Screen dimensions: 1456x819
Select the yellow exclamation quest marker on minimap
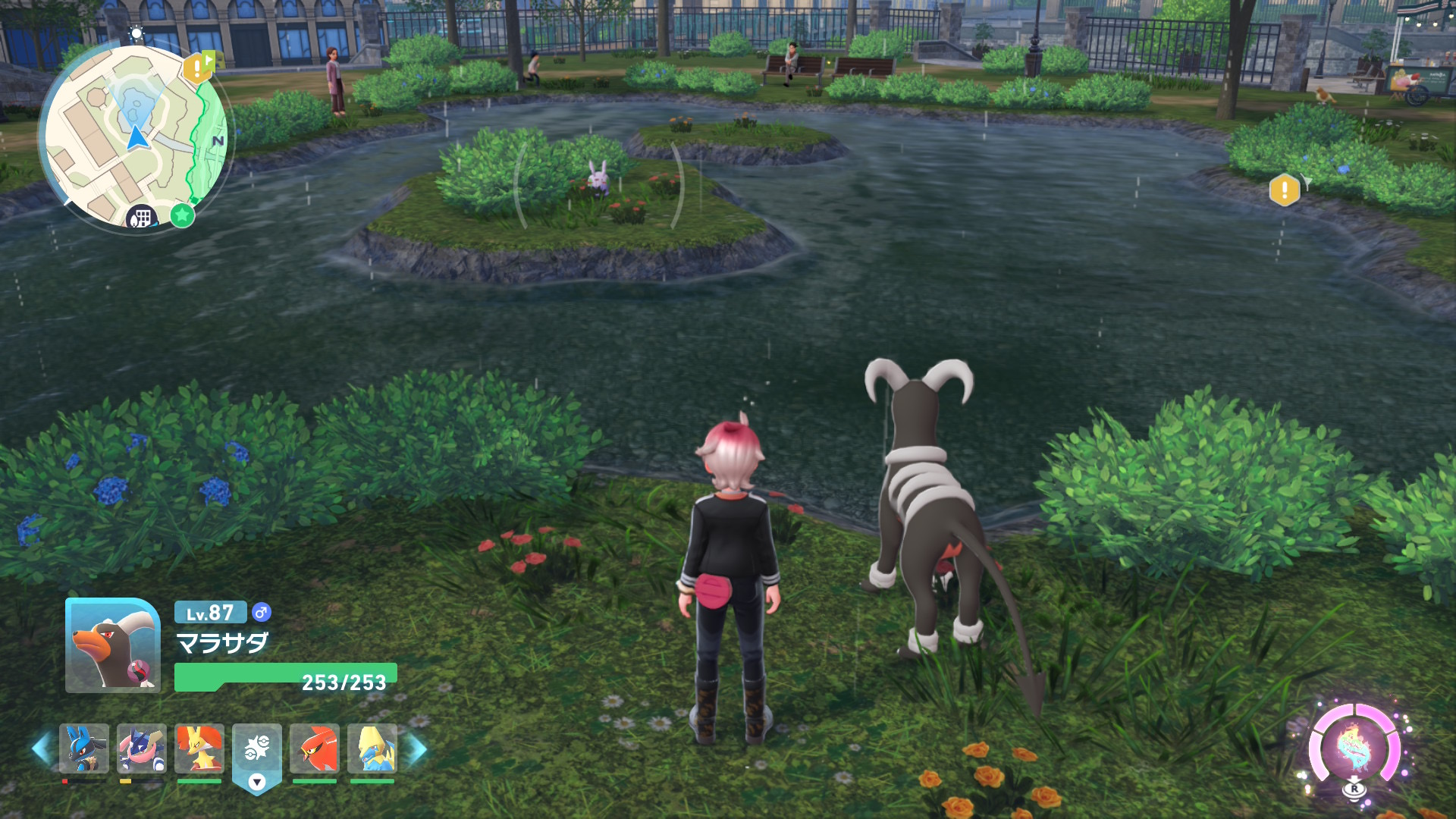[x=196, y=69]
